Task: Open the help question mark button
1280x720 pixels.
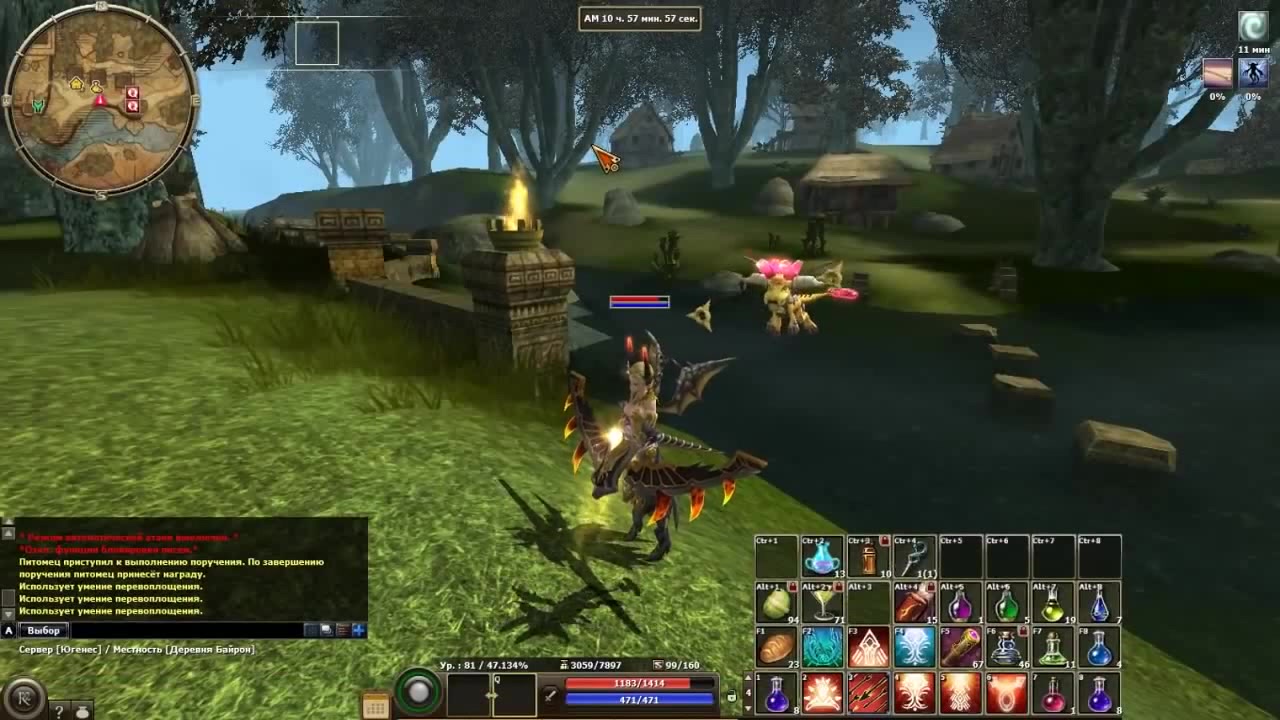Action: click(59, 711)
